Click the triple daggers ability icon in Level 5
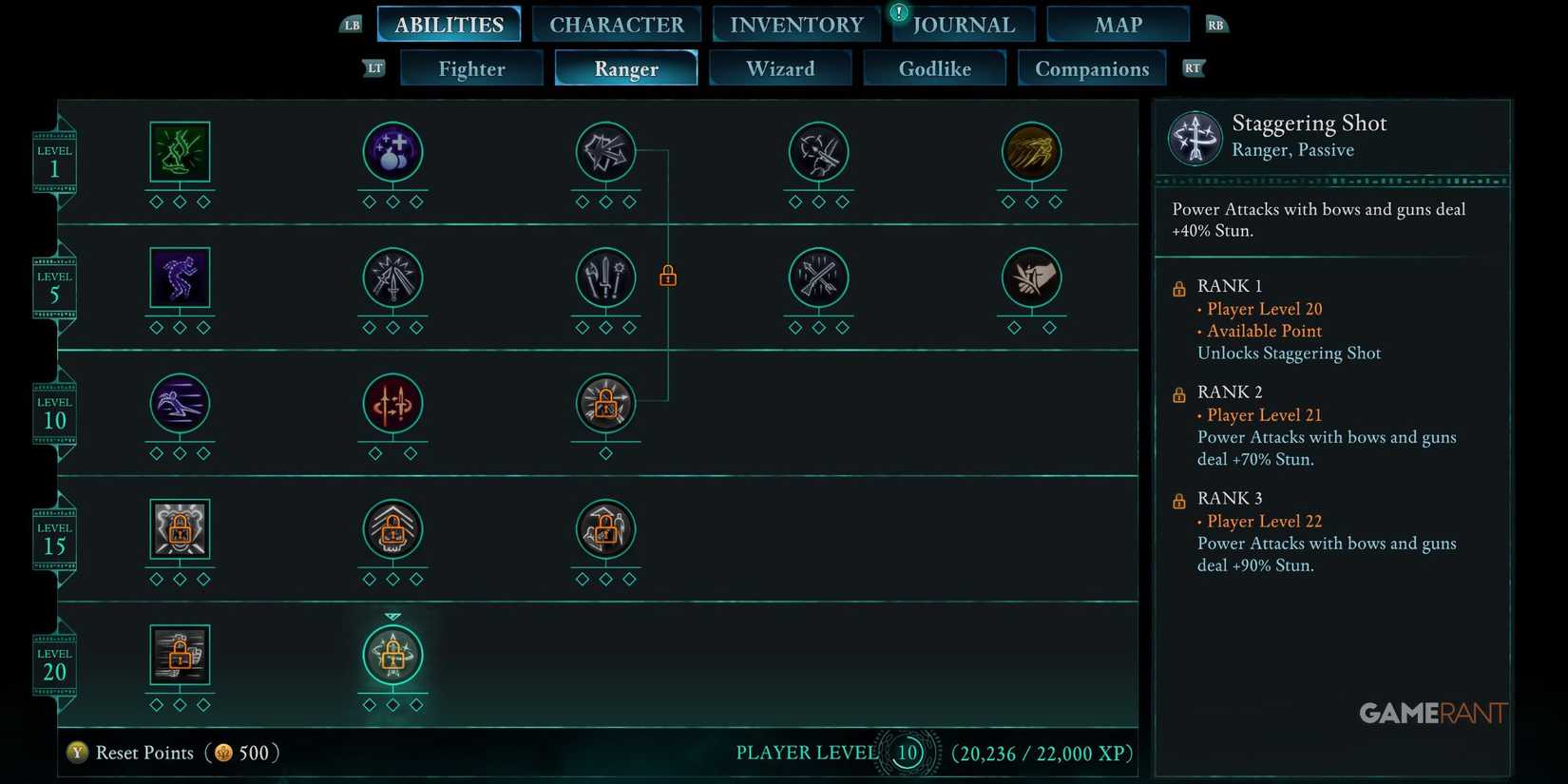The image size is (1568, 784). click(392, 277)
